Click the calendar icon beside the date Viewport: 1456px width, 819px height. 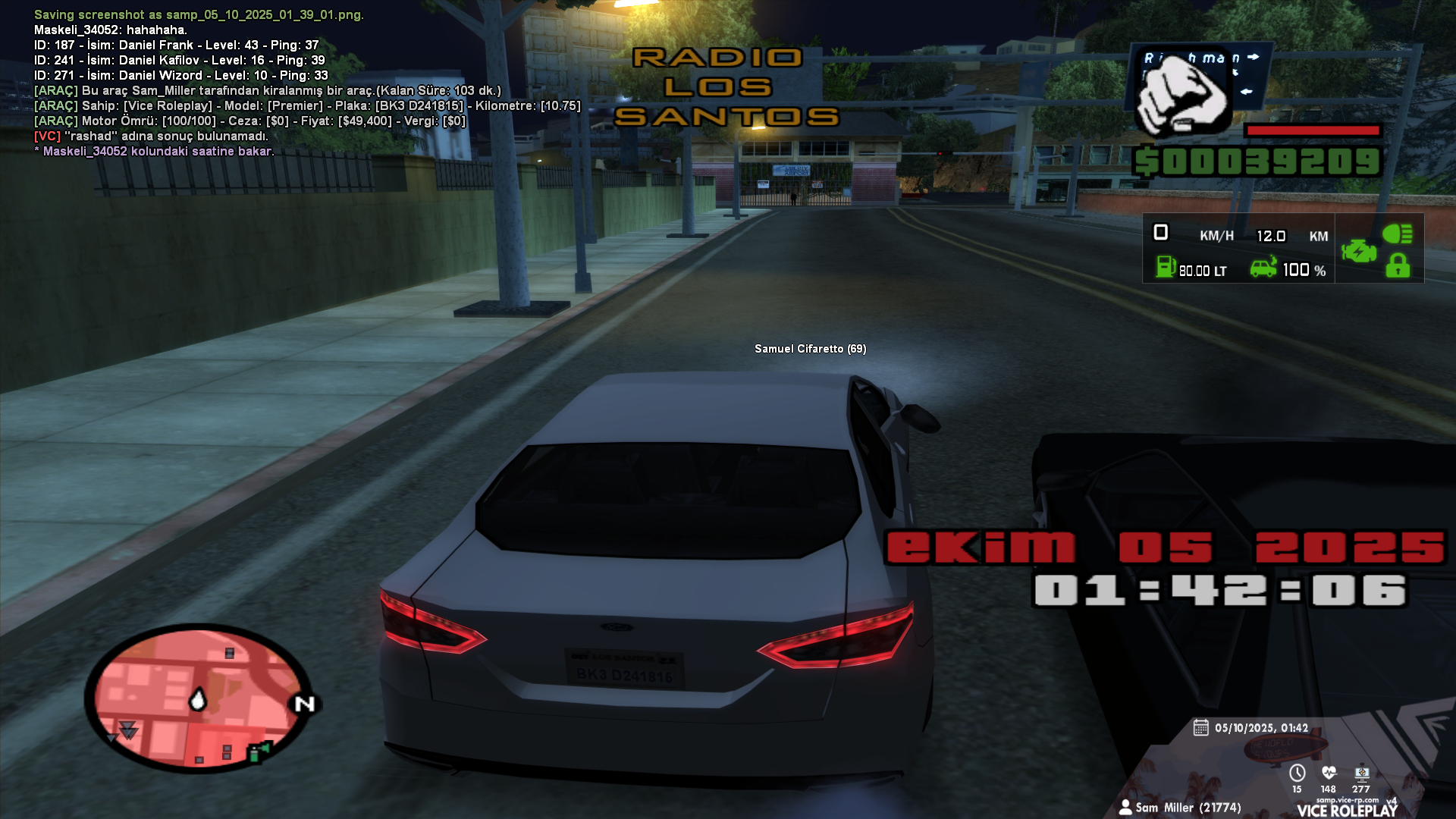coord(1200,728)
